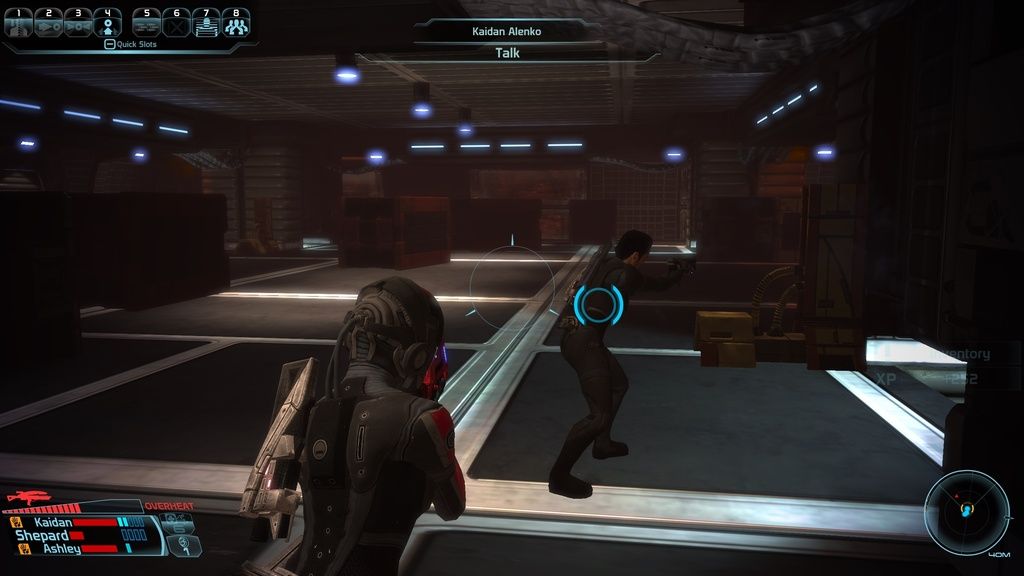Click the grenade count icon
This screenshot has height=576, width=1024.
click(184, 546)
